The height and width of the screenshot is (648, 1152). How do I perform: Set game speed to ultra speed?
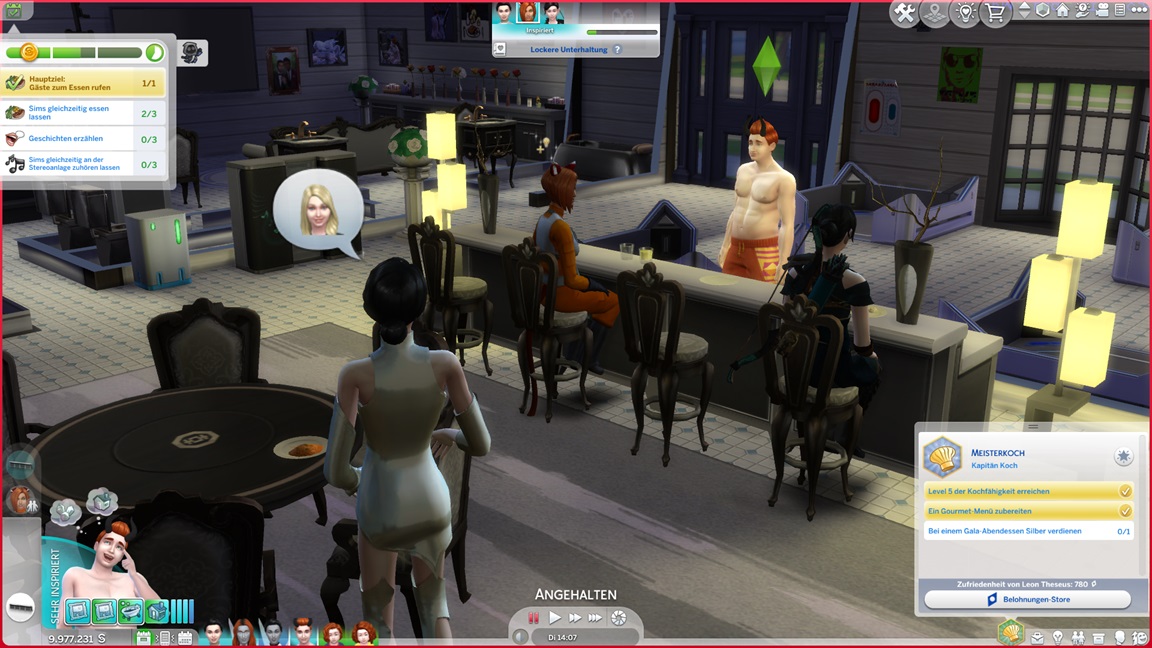(596, 618)
